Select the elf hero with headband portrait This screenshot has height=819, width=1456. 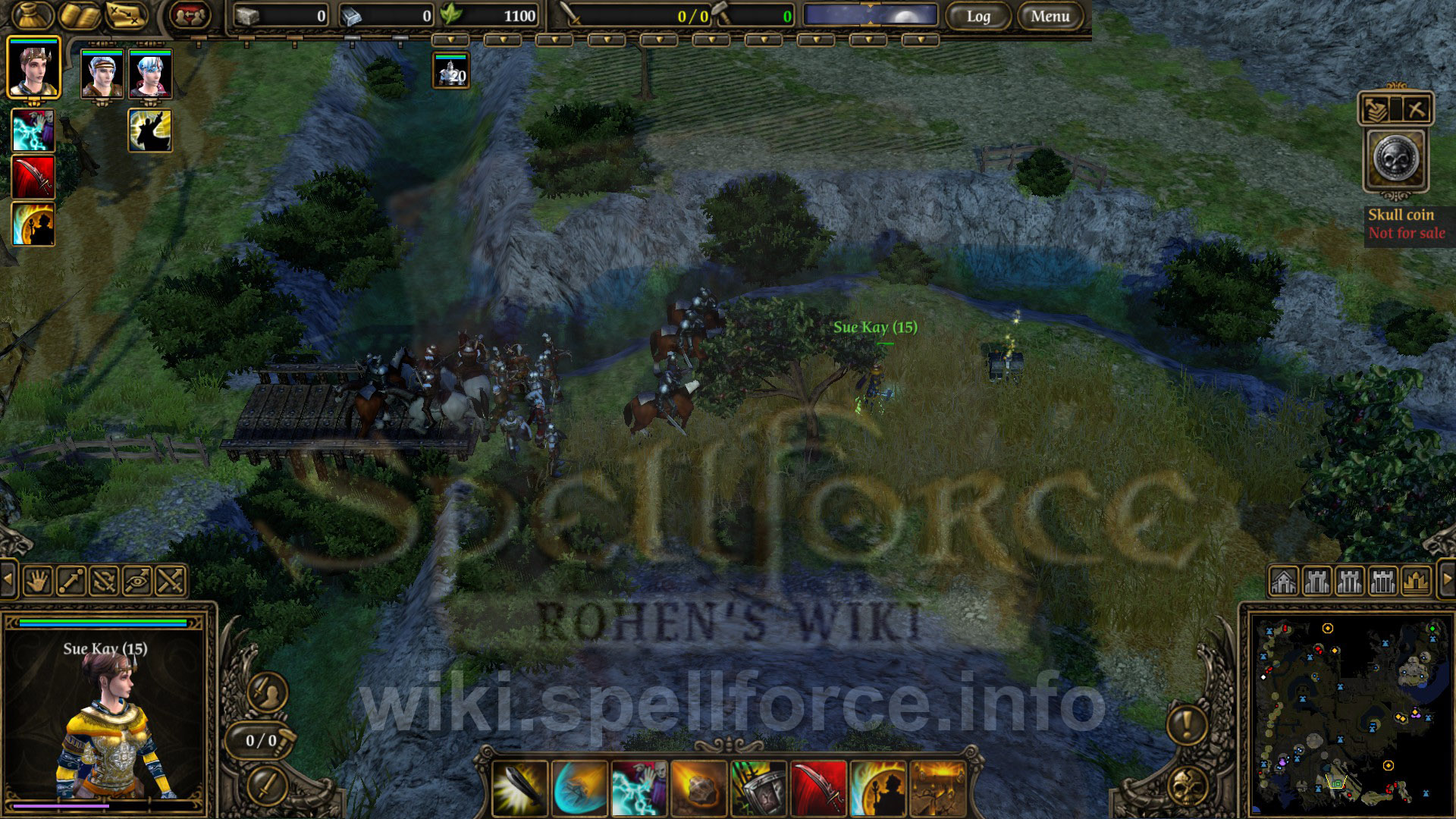[102, 74]
